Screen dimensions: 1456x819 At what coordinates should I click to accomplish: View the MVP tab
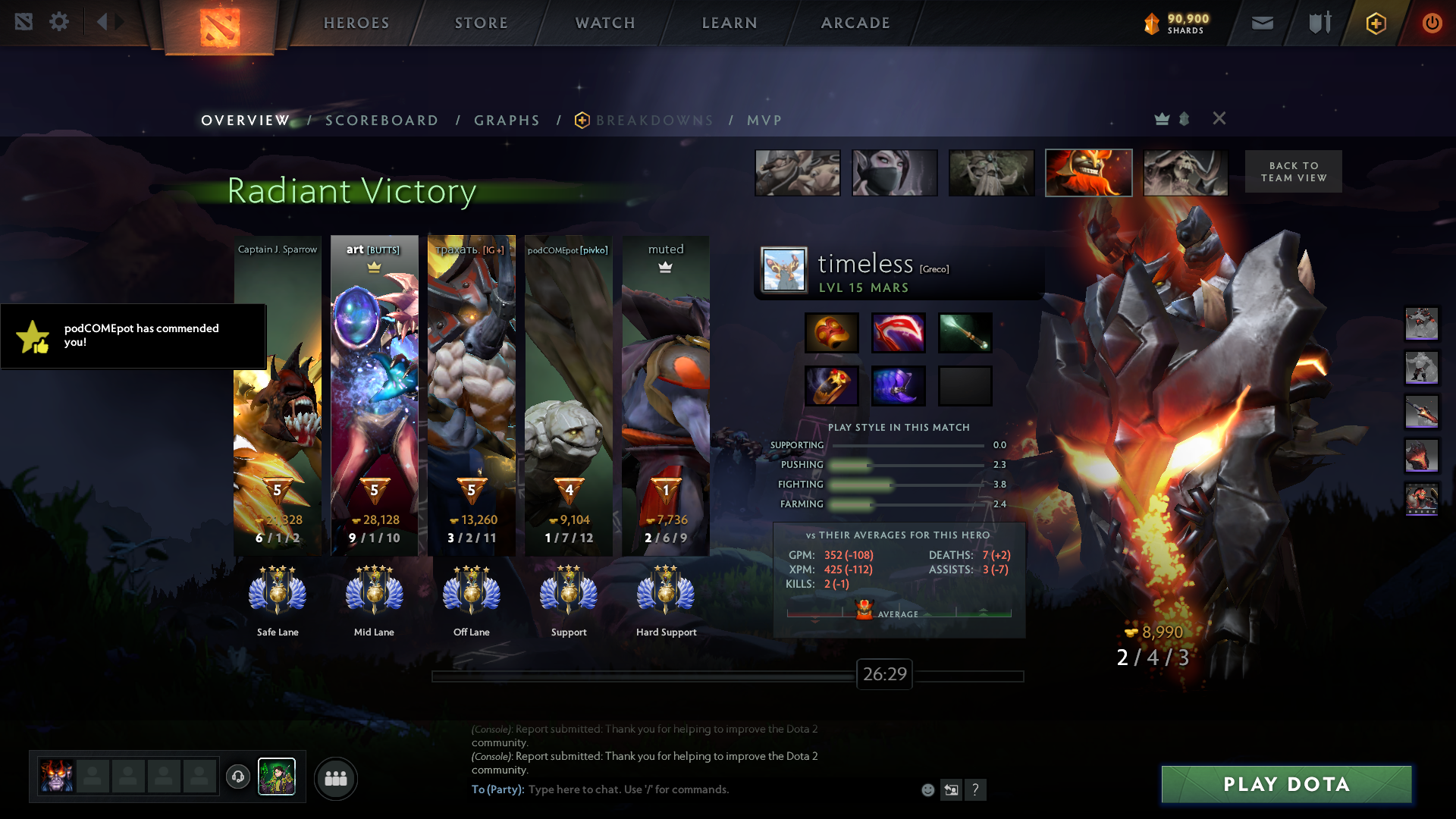click(764, 121)
